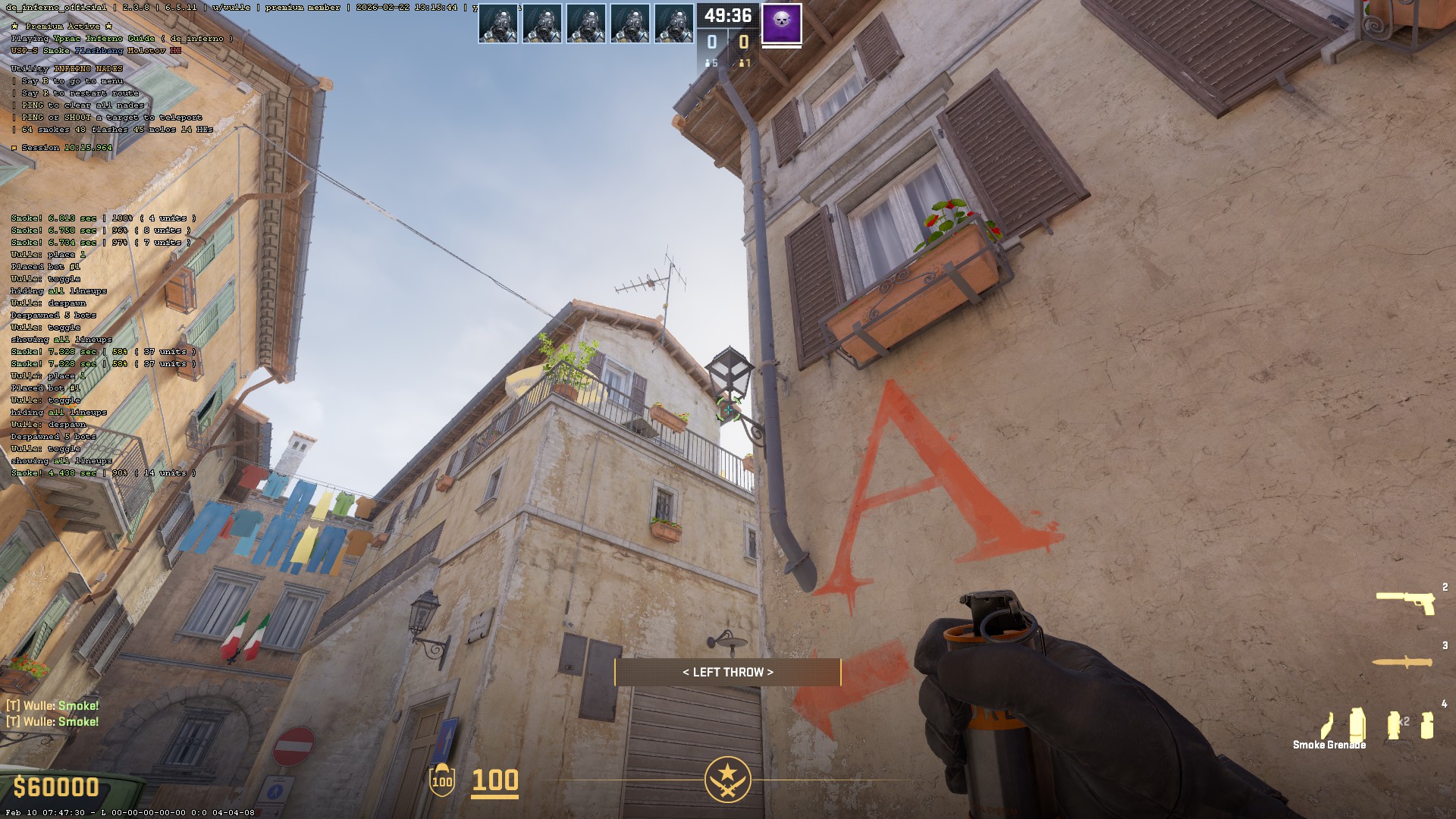1456x819 pixels.
Task: Click the Wulle Smoke chat message
Action: (x=53, y=705)
